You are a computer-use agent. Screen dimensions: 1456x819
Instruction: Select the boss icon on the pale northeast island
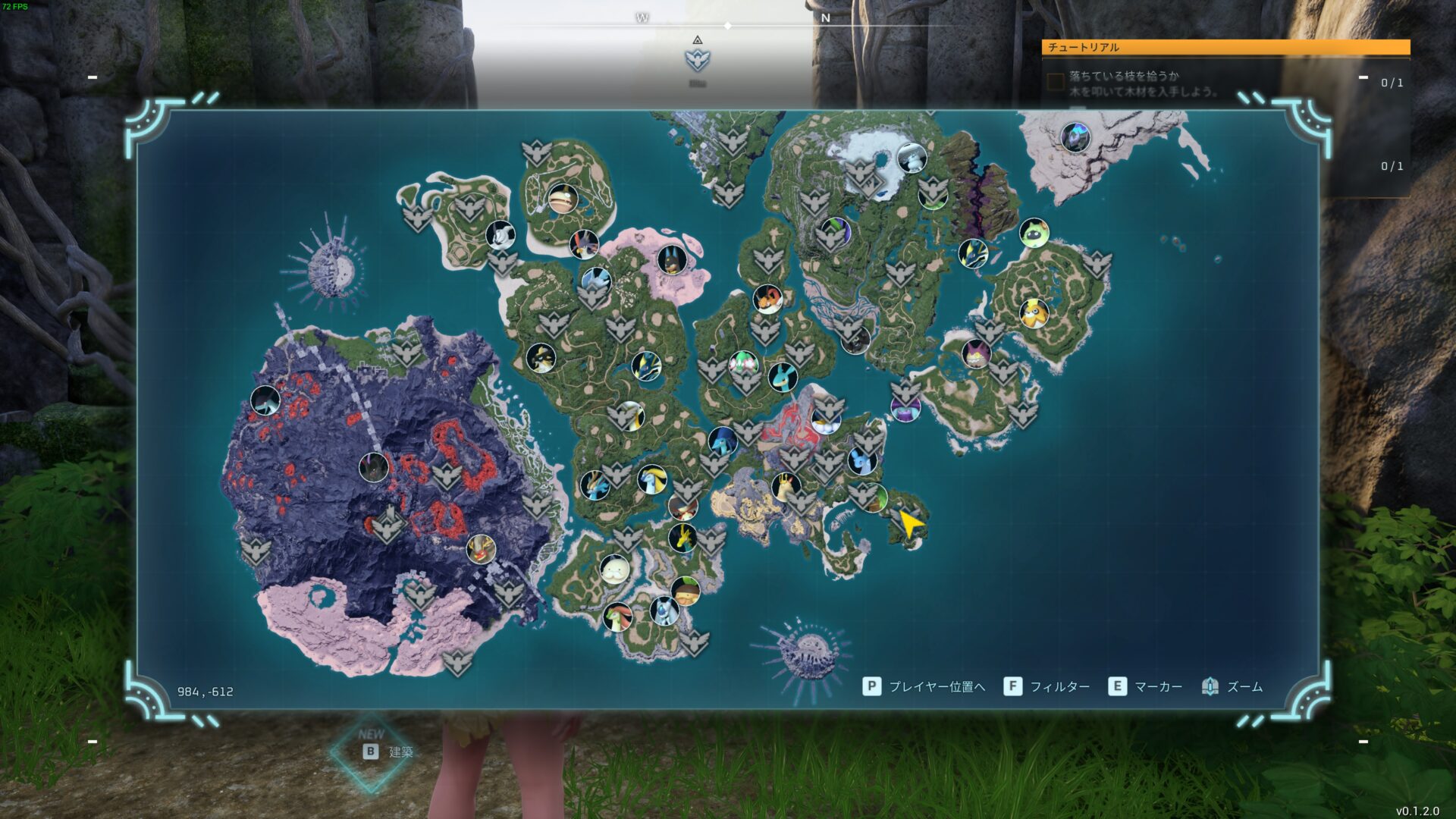pyautogui.click(x=1075, y=138)
